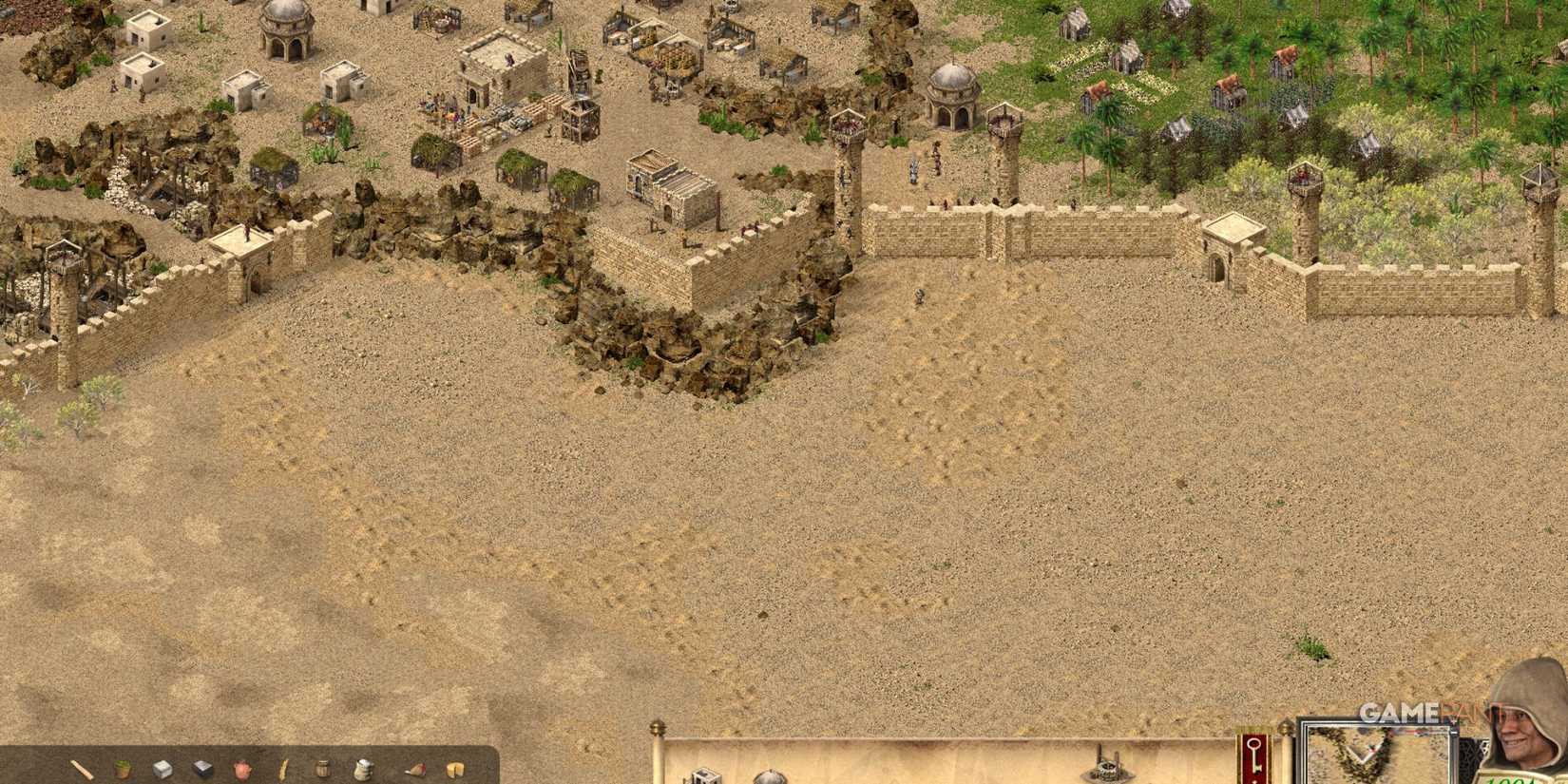Select the hops resource icon

pos(123,768)
